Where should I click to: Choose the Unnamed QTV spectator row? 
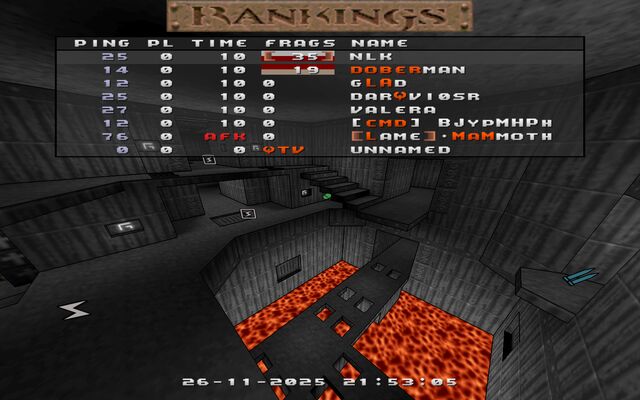pyautogui.click(x=385, y=149)
